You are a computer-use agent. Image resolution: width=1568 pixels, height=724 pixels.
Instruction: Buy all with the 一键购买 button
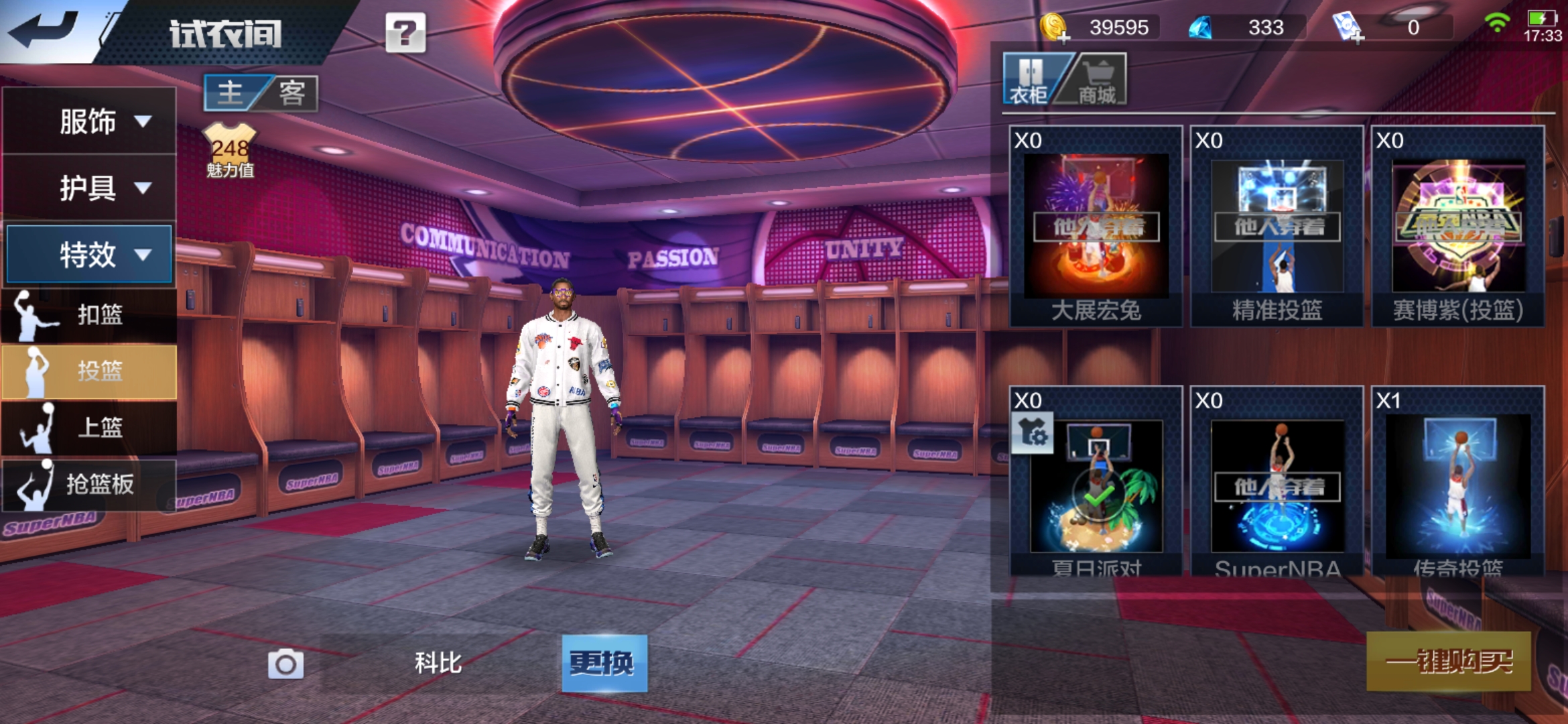[1449, 662]
